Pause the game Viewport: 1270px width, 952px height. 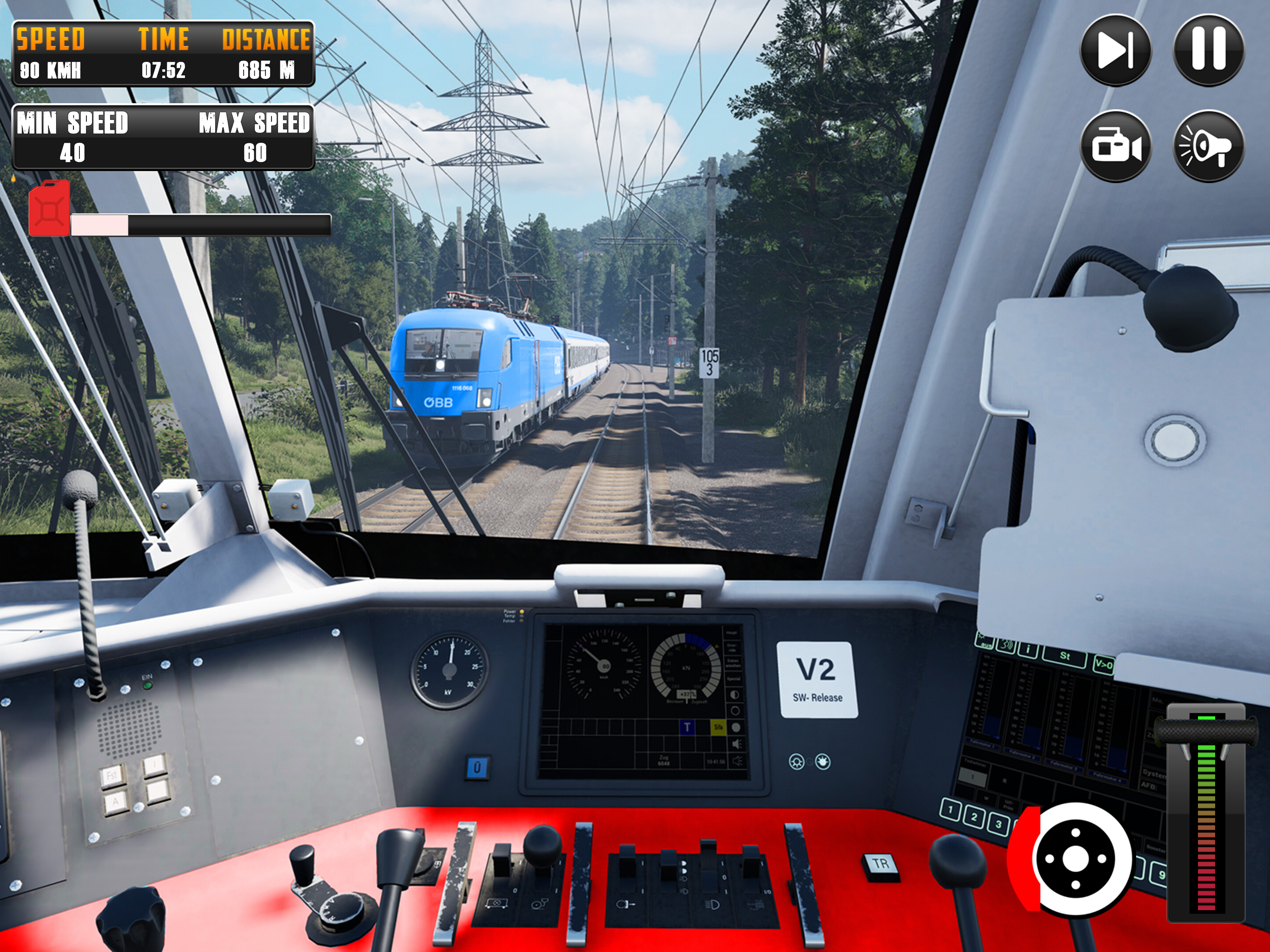[x=1208, y=50]
